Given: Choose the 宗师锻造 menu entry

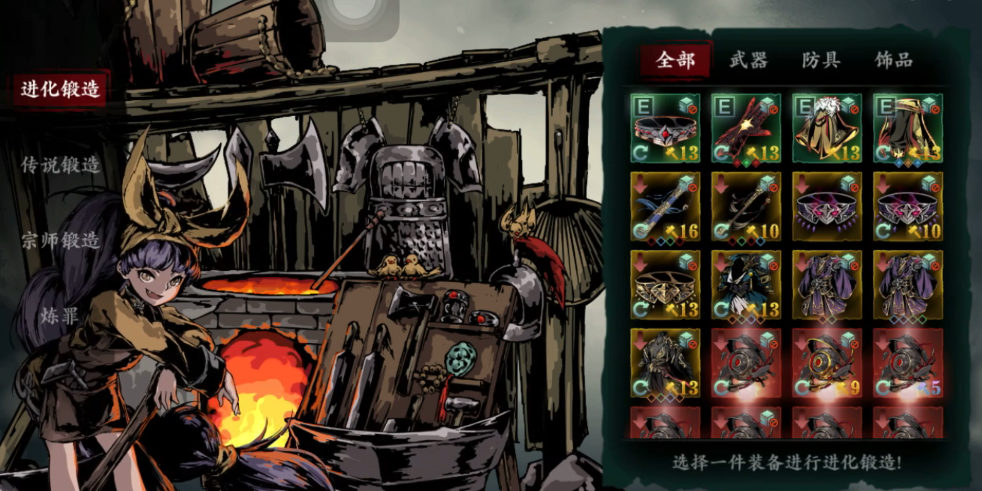Looking at the screenshot, I should tap(61, 241).
